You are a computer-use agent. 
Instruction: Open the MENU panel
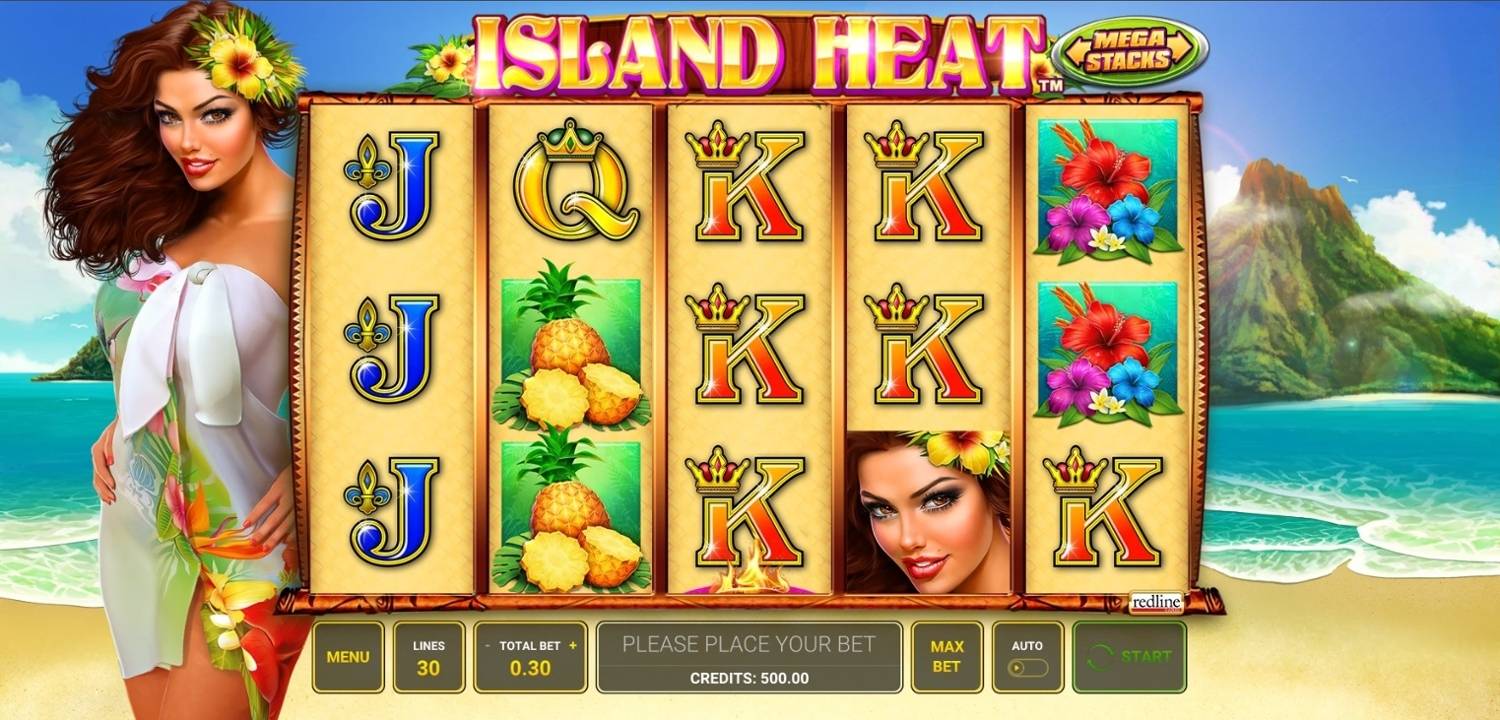[349, 655]
